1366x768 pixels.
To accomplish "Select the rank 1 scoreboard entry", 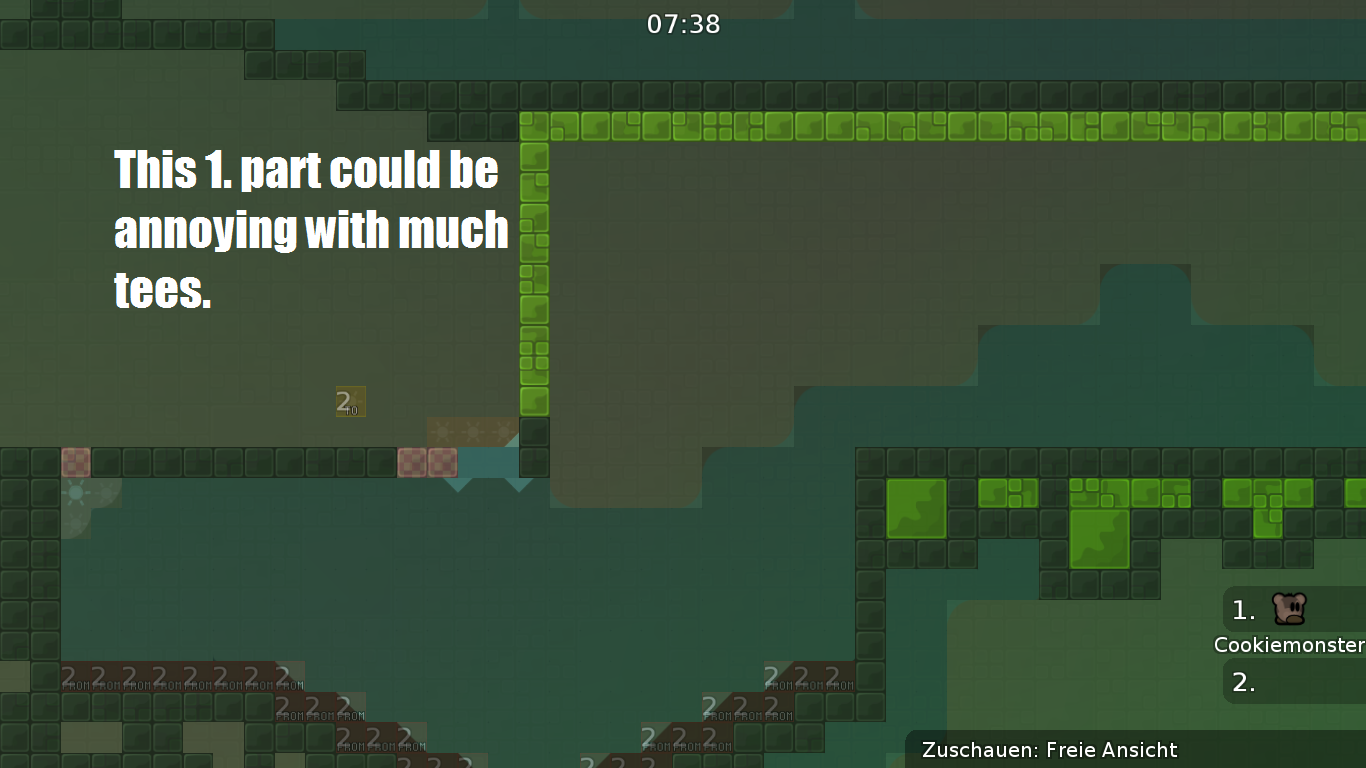I will pyautogui.click(x=1242, y=611).
